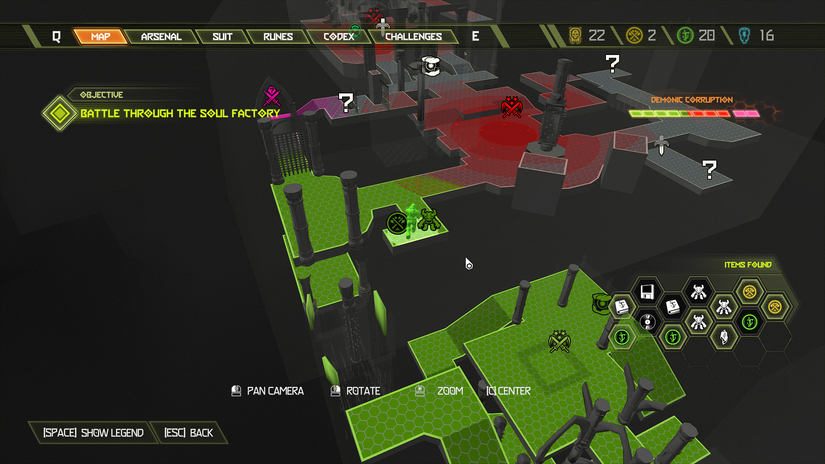This screenshot has width=825, height=464.
Task: Go to the Runes tab
Action: pos(278,37)
